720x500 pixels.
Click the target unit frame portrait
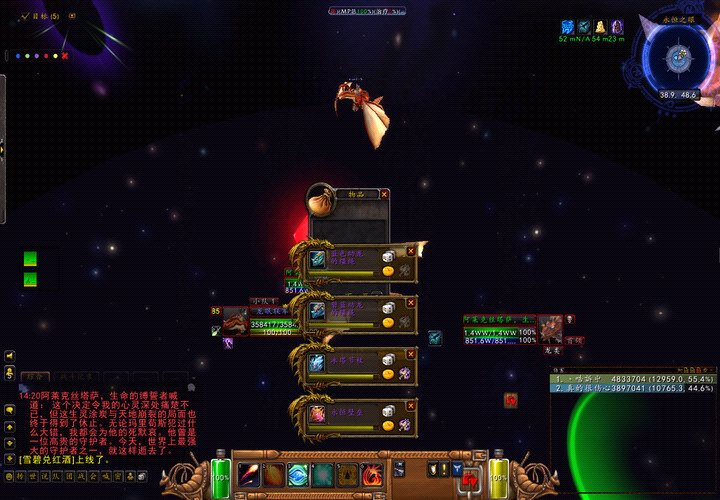tap(550, 329)
